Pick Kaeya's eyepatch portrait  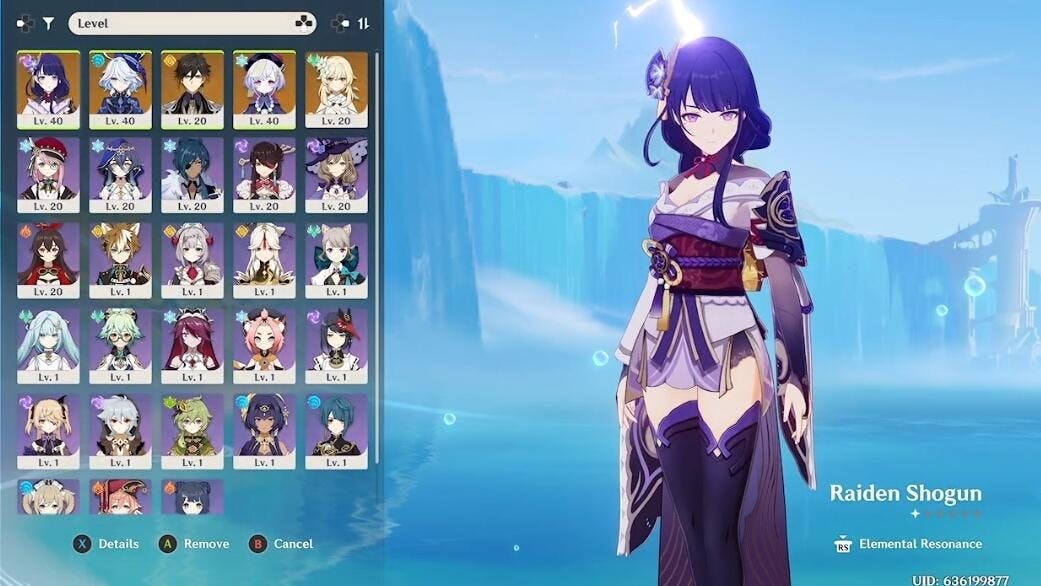[x=192, y=174]
